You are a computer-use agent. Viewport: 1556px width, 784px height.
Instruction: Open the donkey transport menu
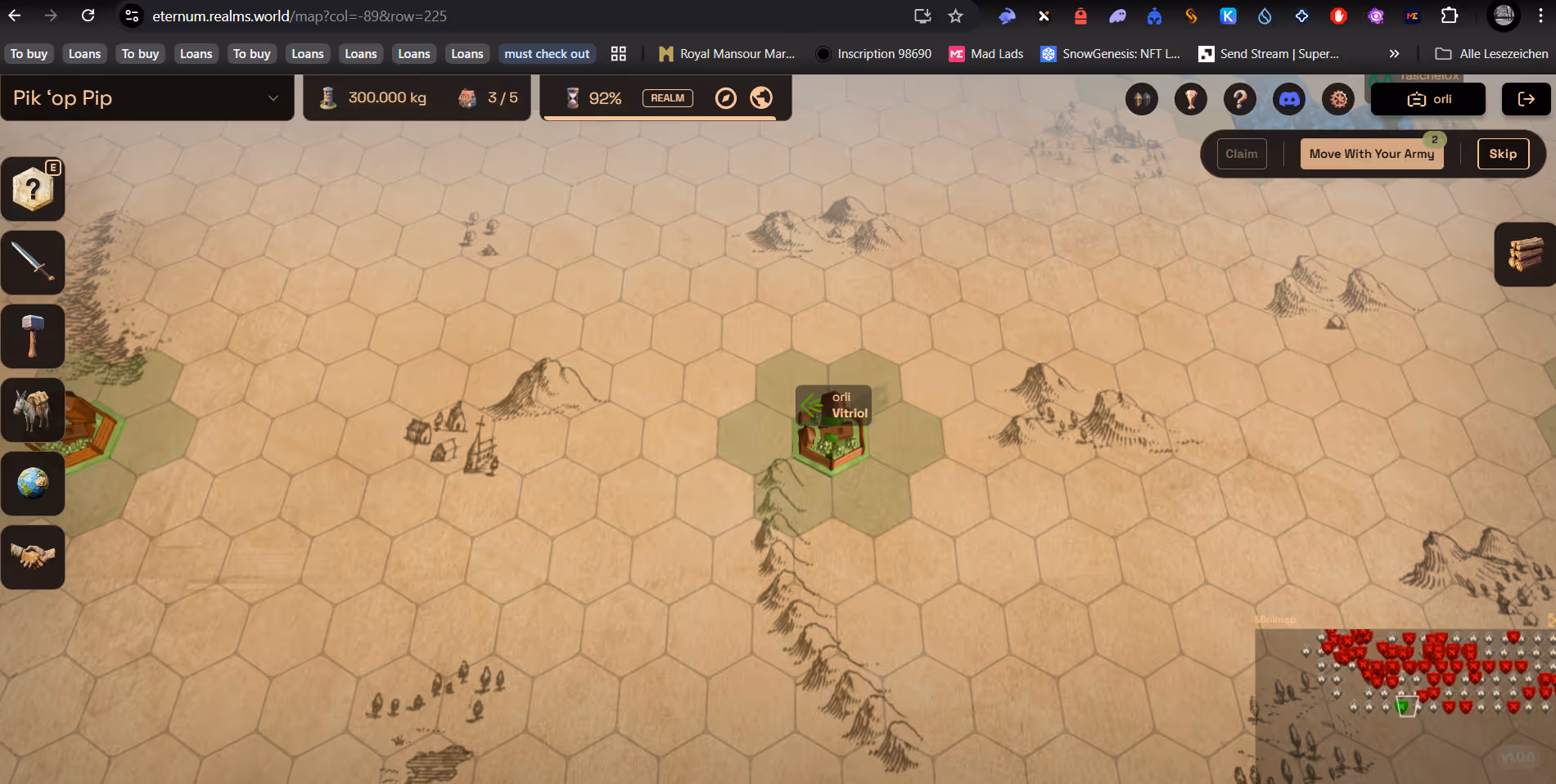[33, 410]
